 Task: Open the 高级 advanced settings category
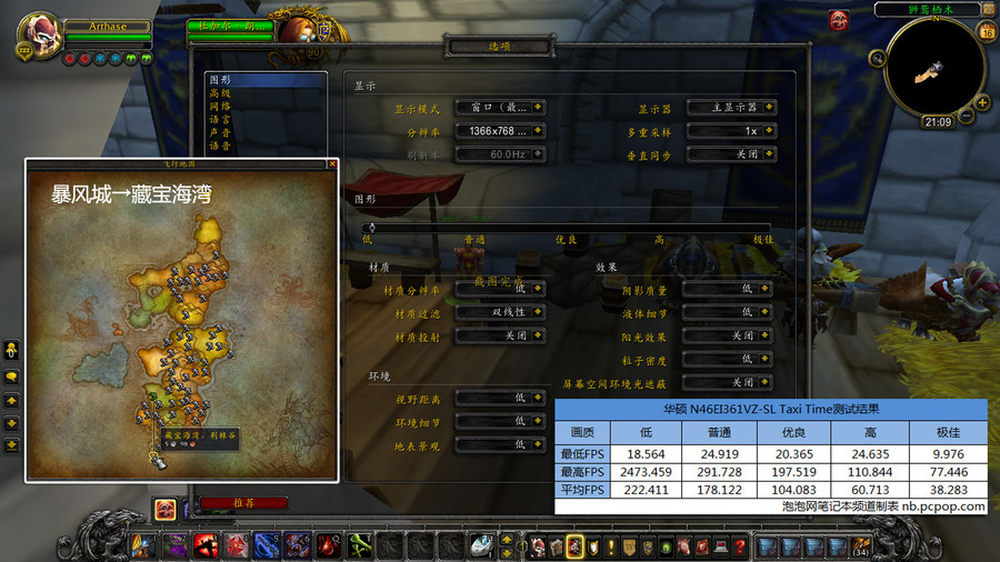[219, 93]
